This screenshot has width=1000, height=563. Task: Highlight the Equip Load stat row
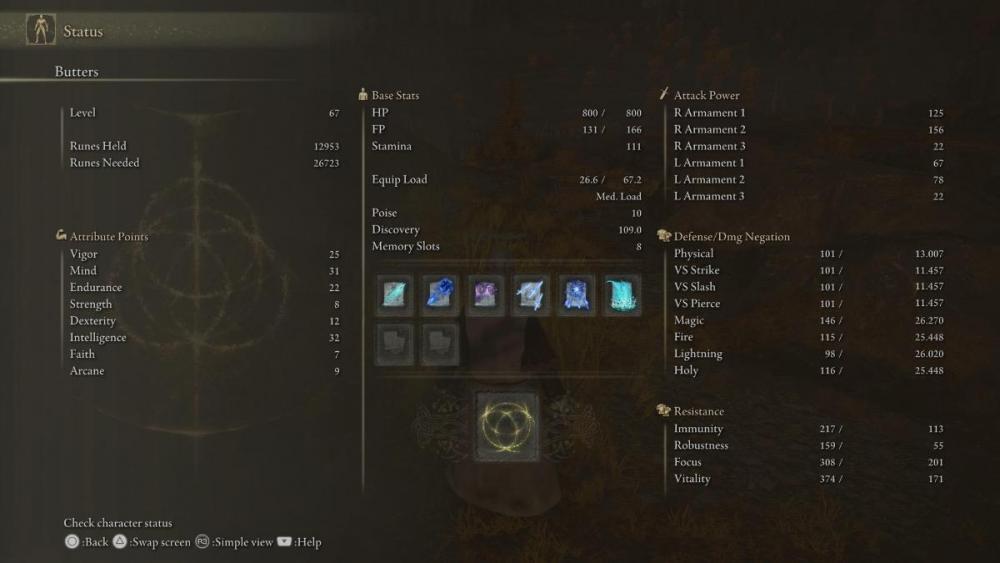pyautogui.click(x=506, y=180)
